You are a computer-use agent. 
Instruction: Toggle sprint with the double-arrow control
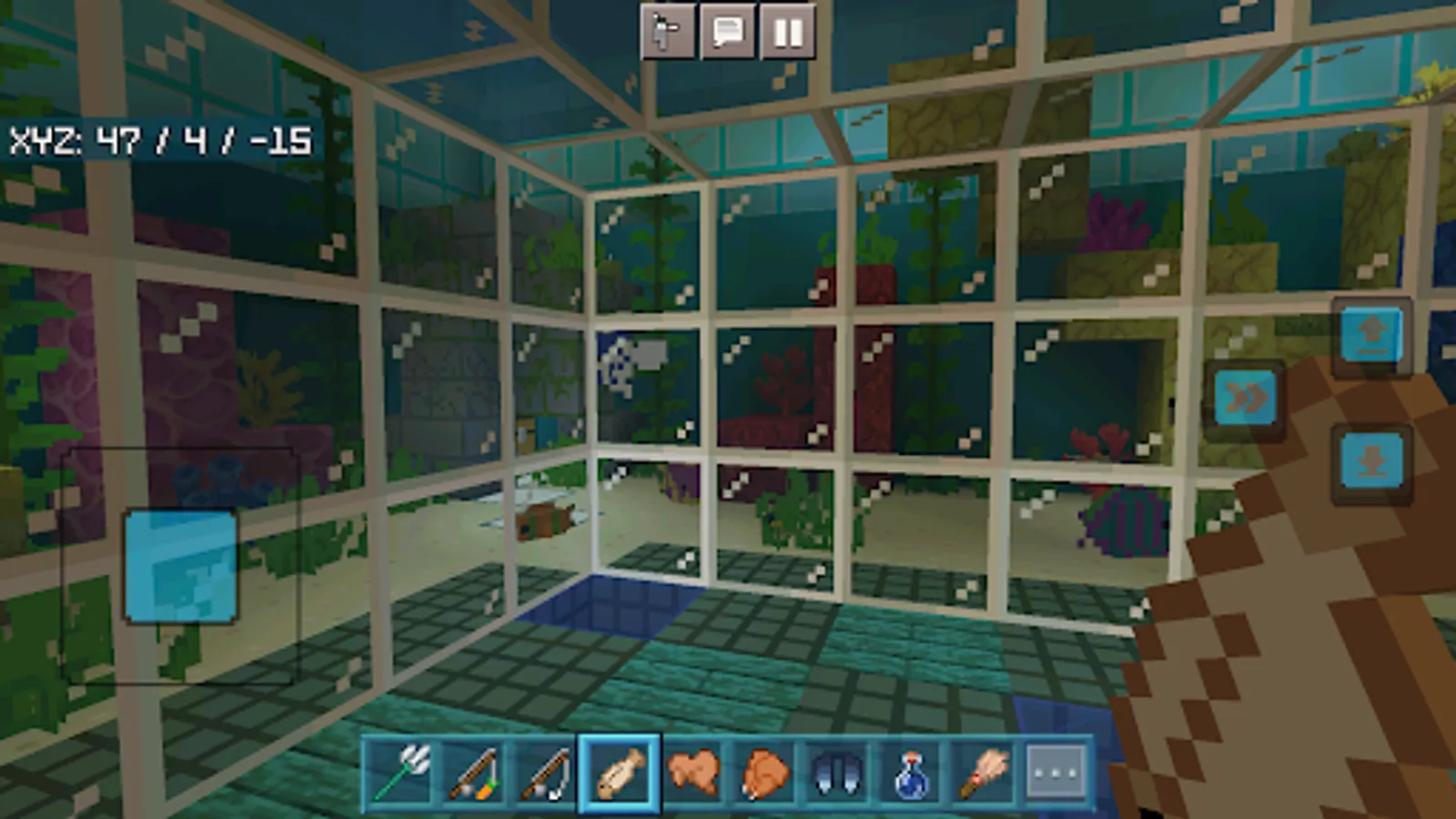(1246, 398)
